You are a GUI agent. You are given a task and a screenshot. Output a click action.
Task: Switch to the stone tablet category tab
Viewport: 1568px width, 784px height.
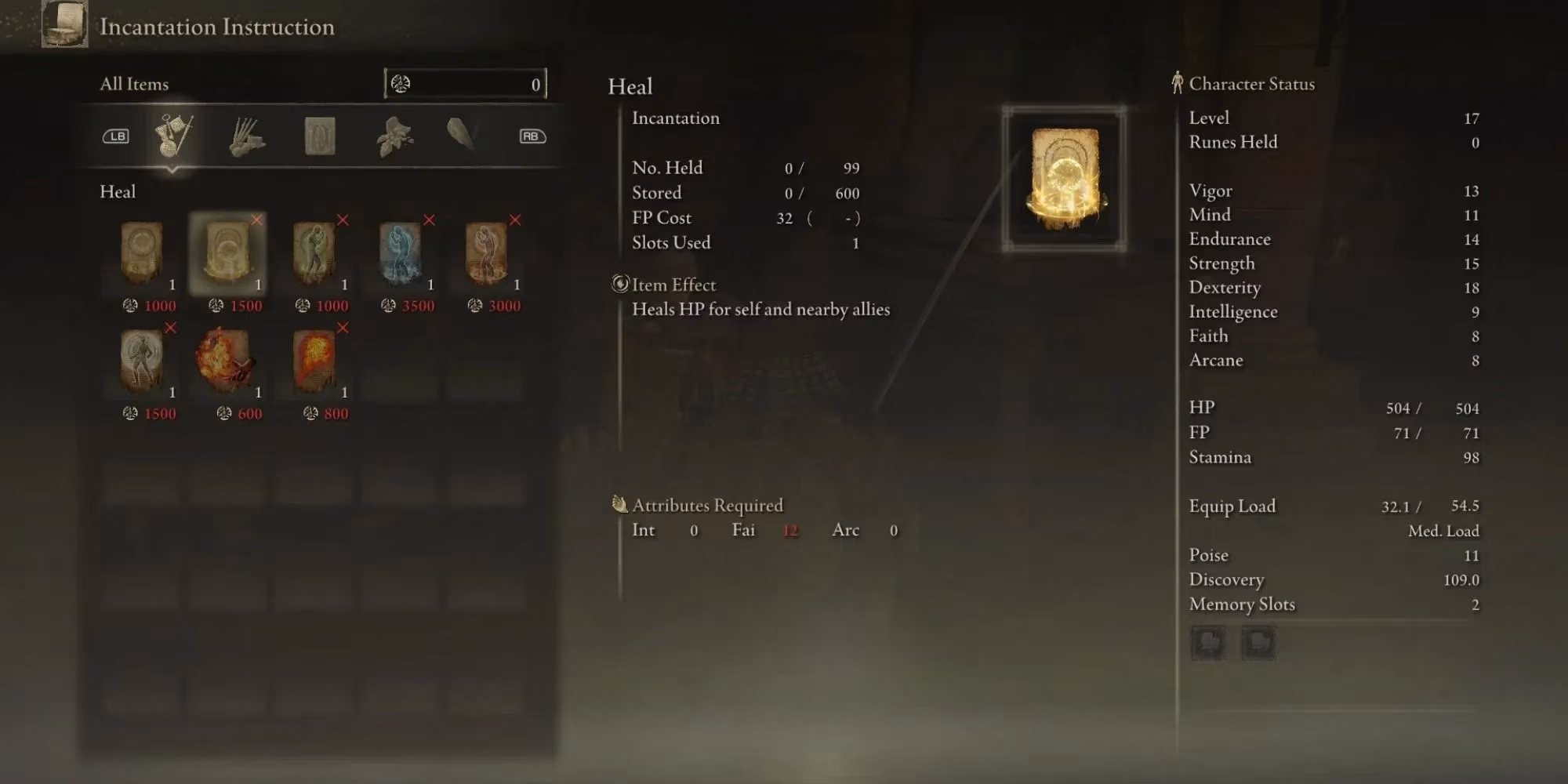320,136
